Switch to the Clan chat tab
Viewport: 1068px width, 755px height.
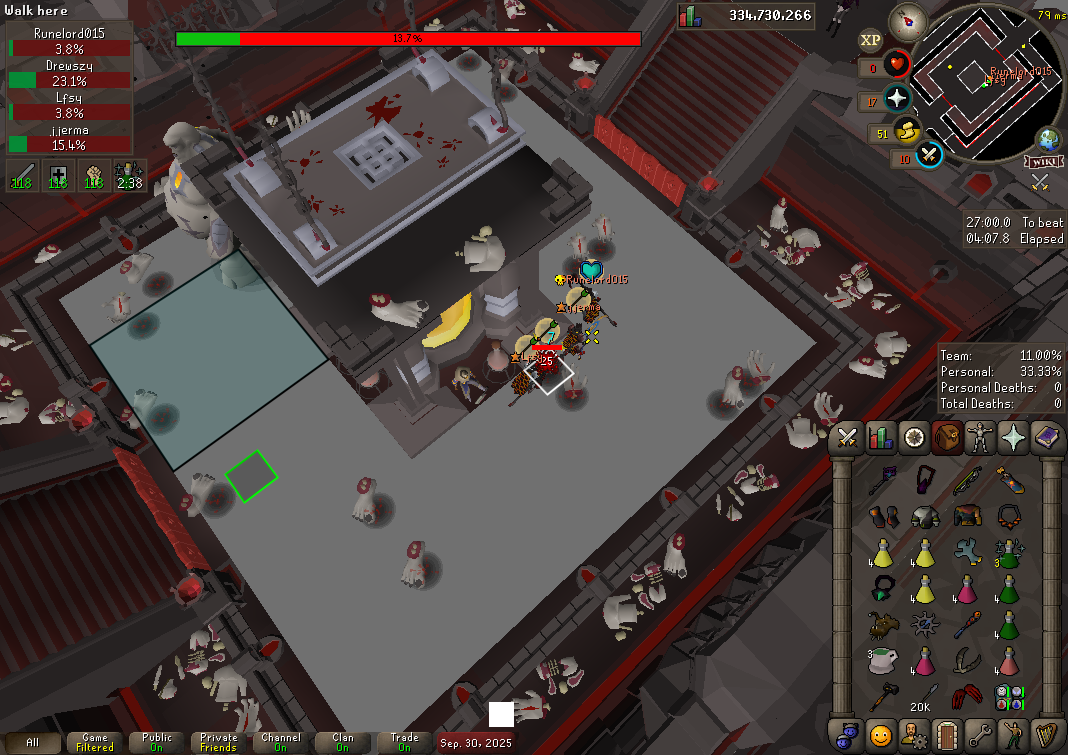[342, 743]
